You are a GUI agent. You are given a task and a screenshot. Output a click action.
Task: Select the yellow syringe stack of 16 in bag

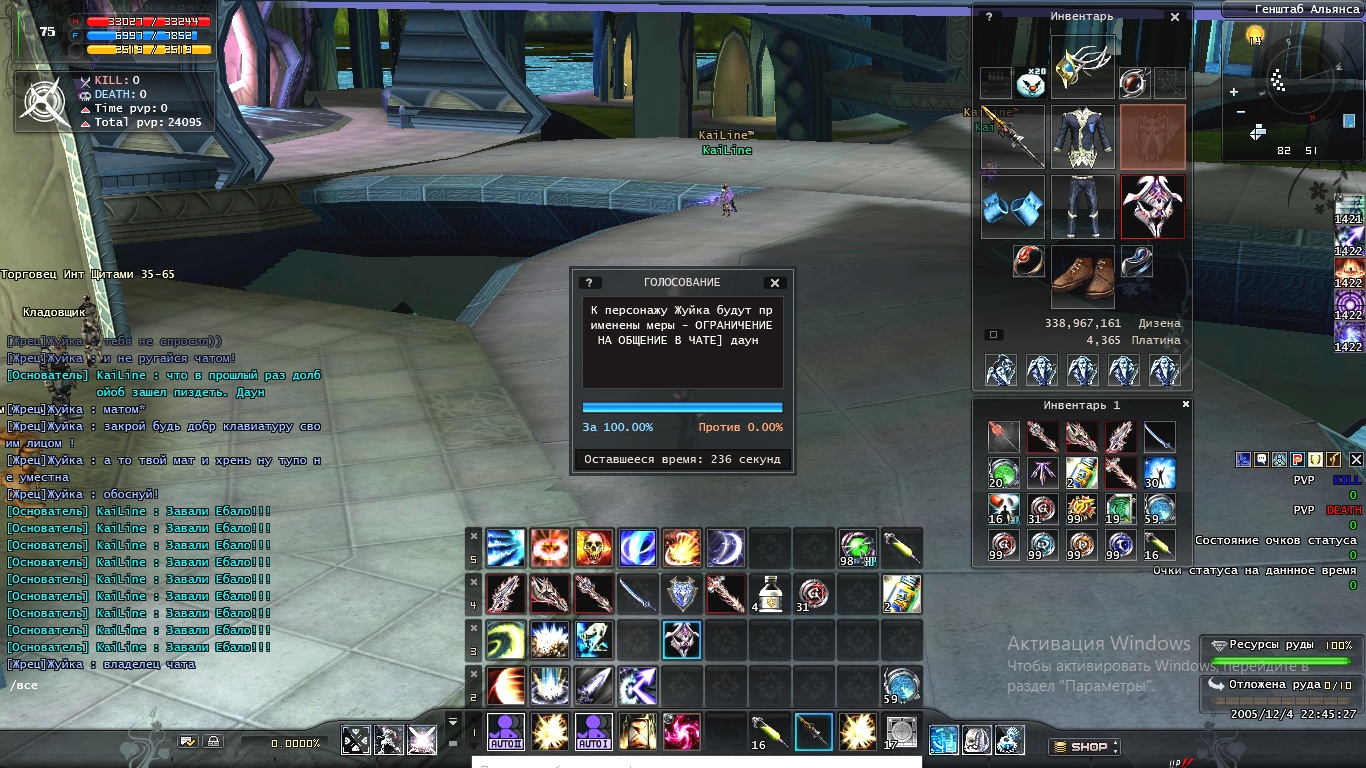(1159, 545)
